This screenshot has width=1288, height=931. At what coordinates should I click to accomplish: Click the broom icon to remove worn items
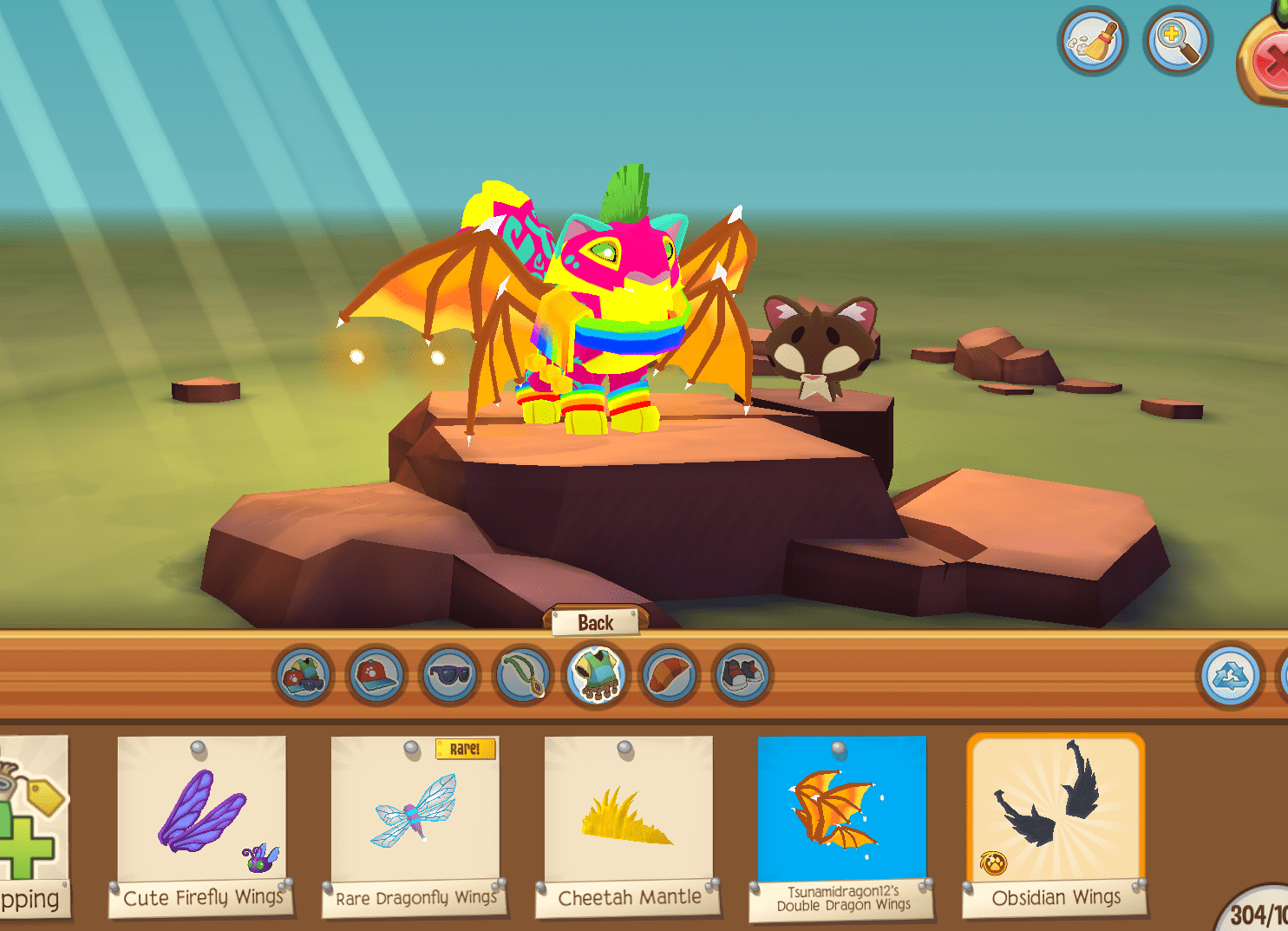point(1092,41)
